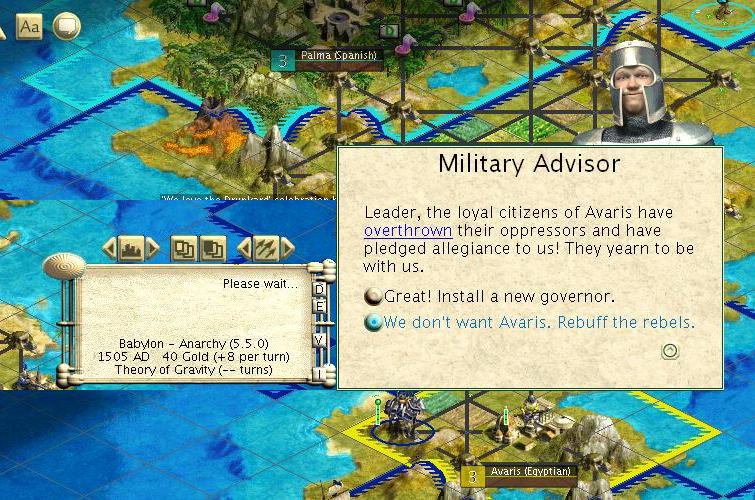This screenshot has width=755, height=500.
Task: Cycle to next unit with right arrow
Action: (x=287, y=248)
